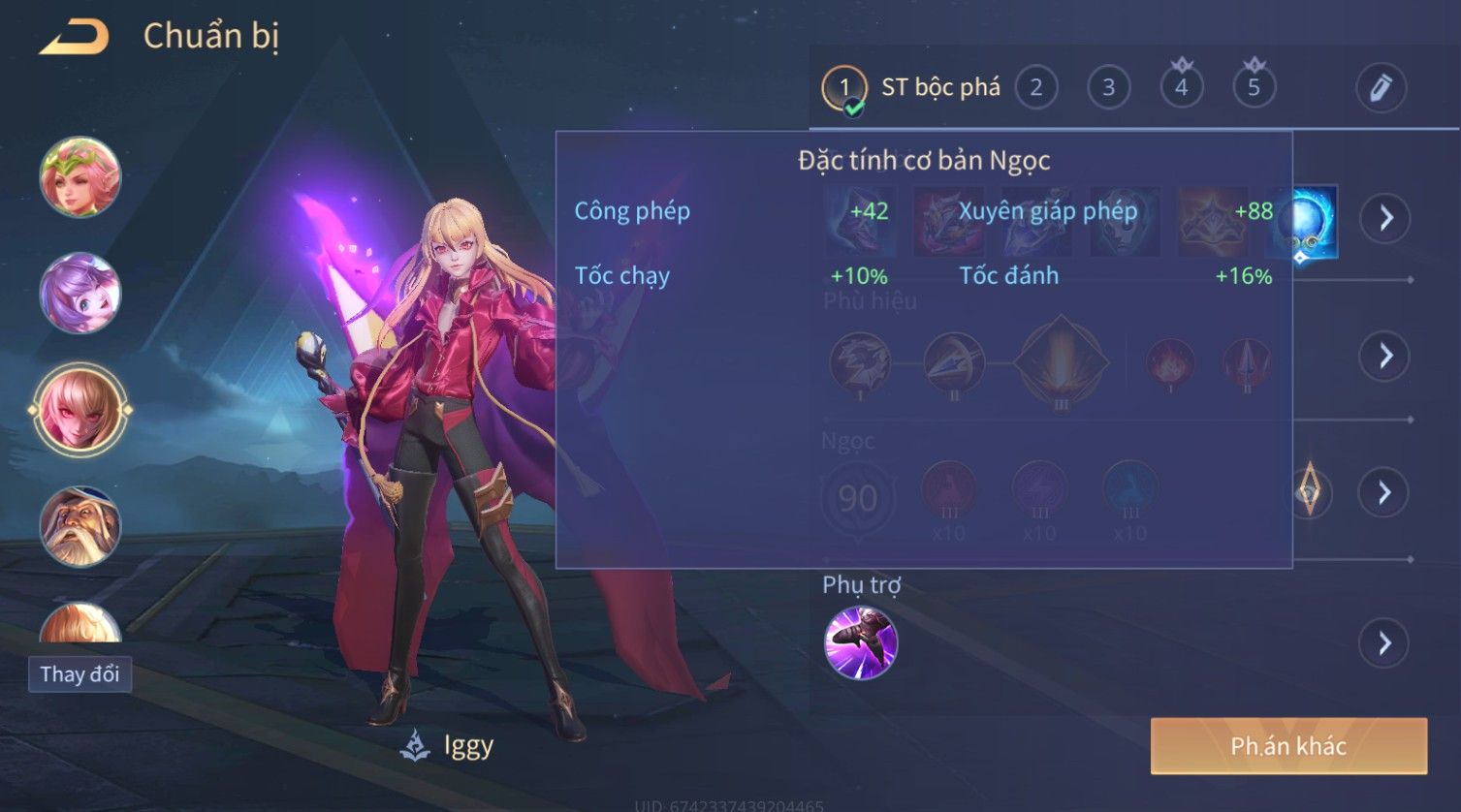Choose the green-haired fairy hero portrait
1461x812 pixels.
(80, 177)
